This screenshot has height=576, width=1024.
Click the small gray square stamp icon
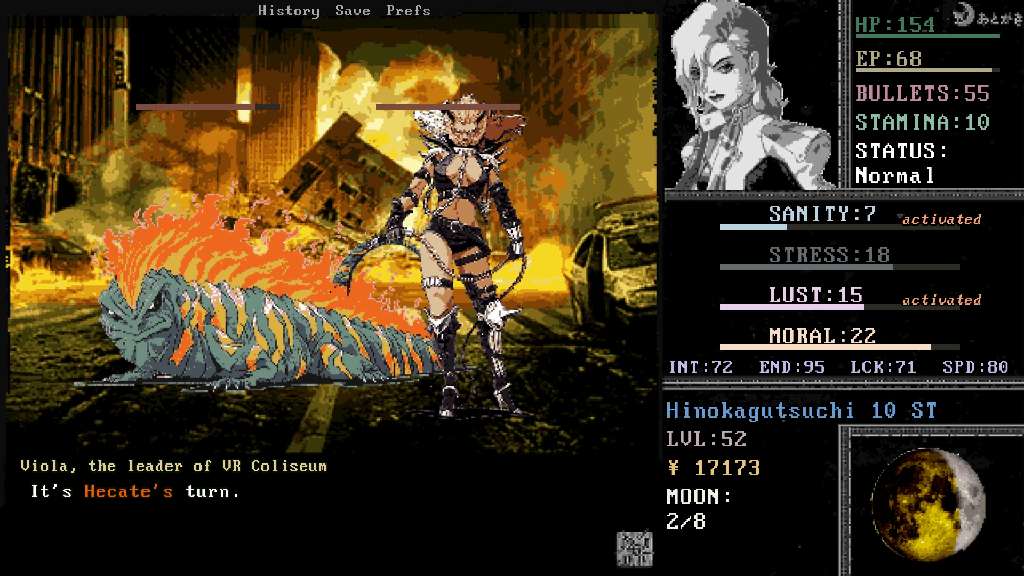pyautogui.click(x=634, y=547)
